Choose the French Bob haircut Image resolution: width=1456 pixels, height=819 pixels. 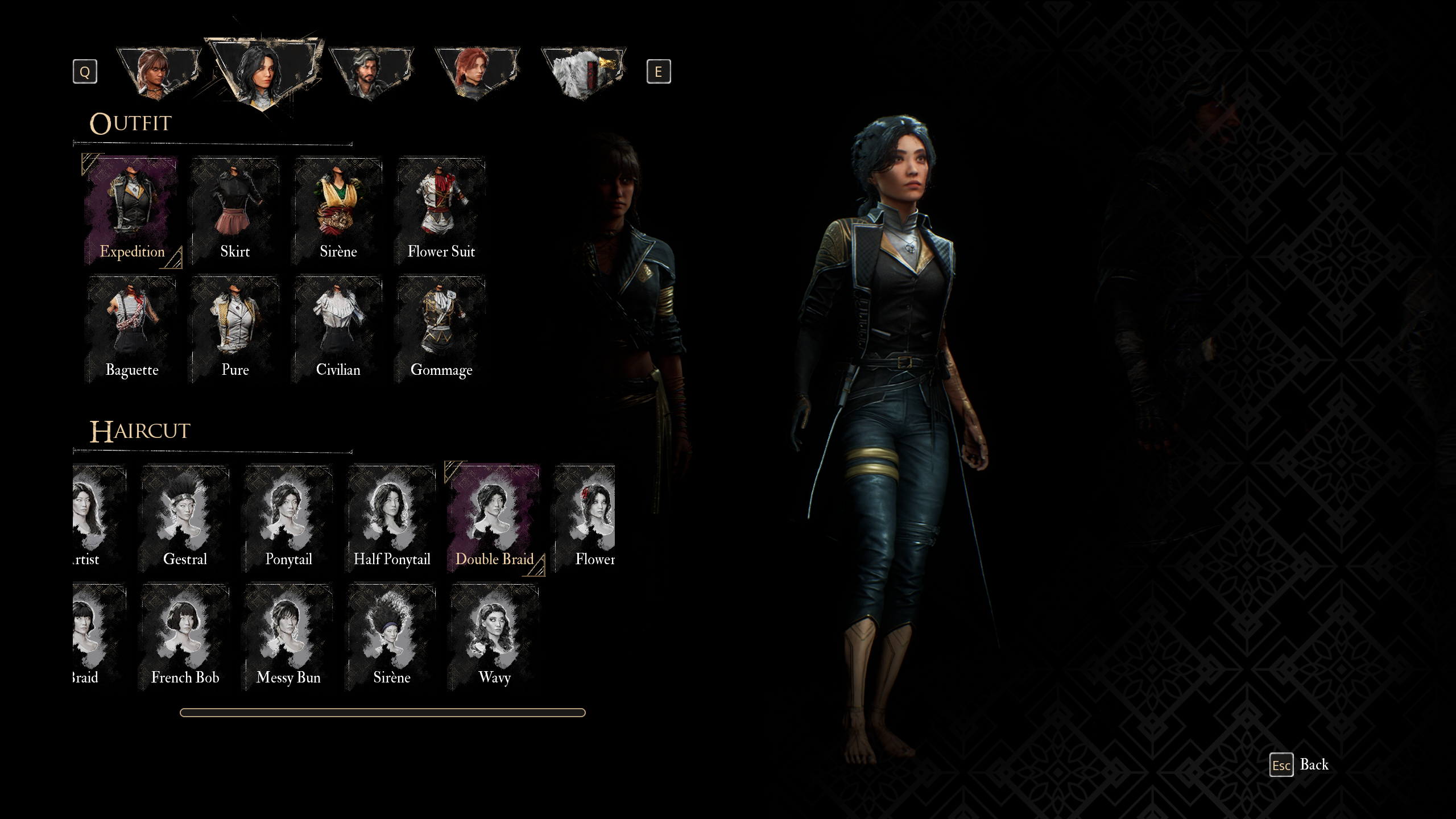coord(185,636)
